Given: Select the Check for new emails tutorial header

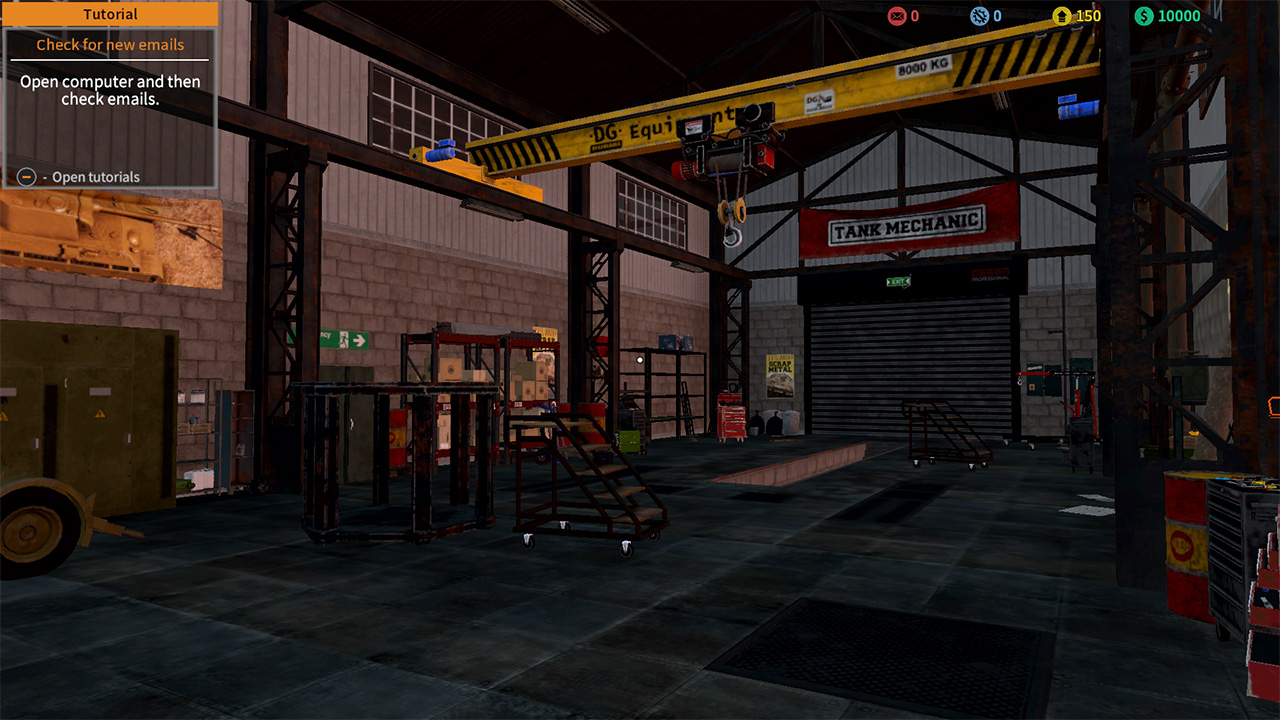Looking at the screenshot, I should tap(108, 44).
